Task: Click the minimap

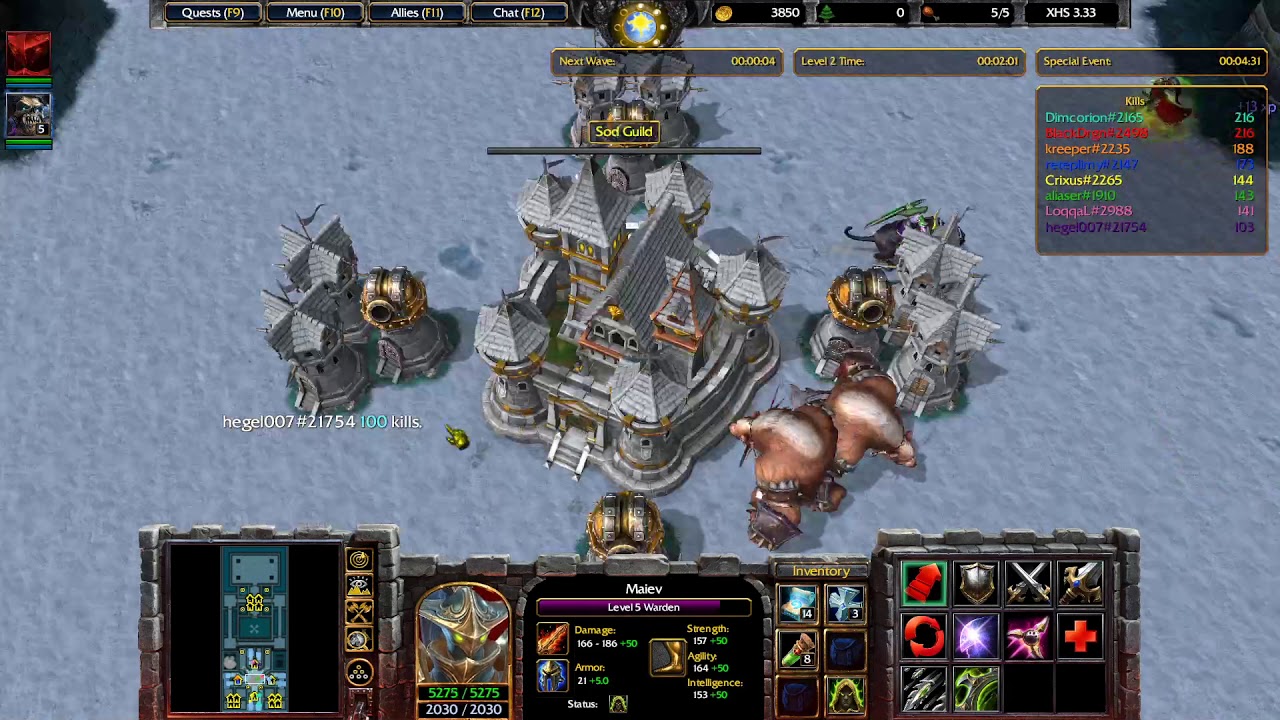Action: coord(254,628)
